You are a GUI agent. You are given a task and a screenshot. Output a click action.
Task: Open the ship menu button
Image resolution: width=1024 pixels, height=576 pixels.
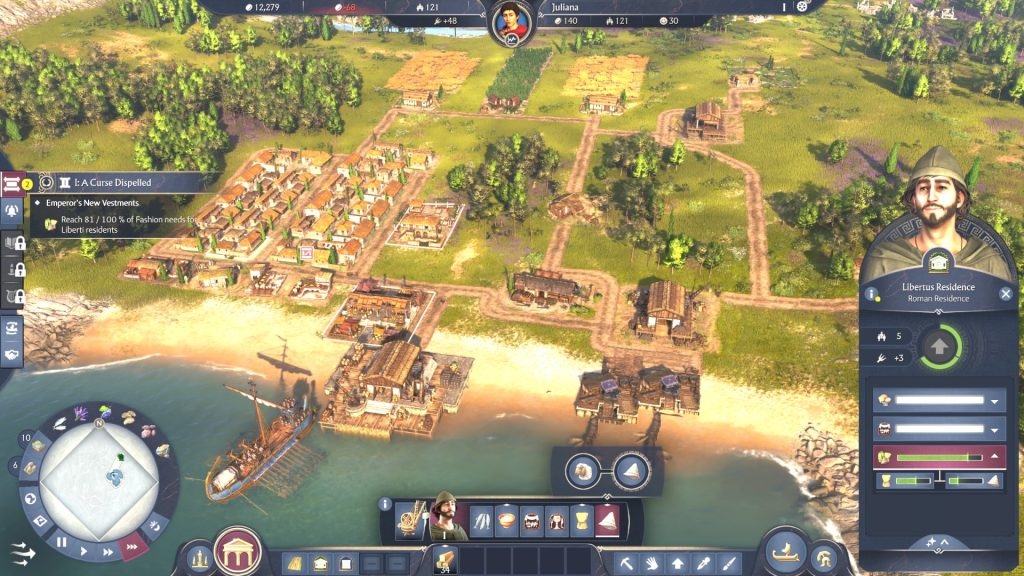[x=786, y=551]
